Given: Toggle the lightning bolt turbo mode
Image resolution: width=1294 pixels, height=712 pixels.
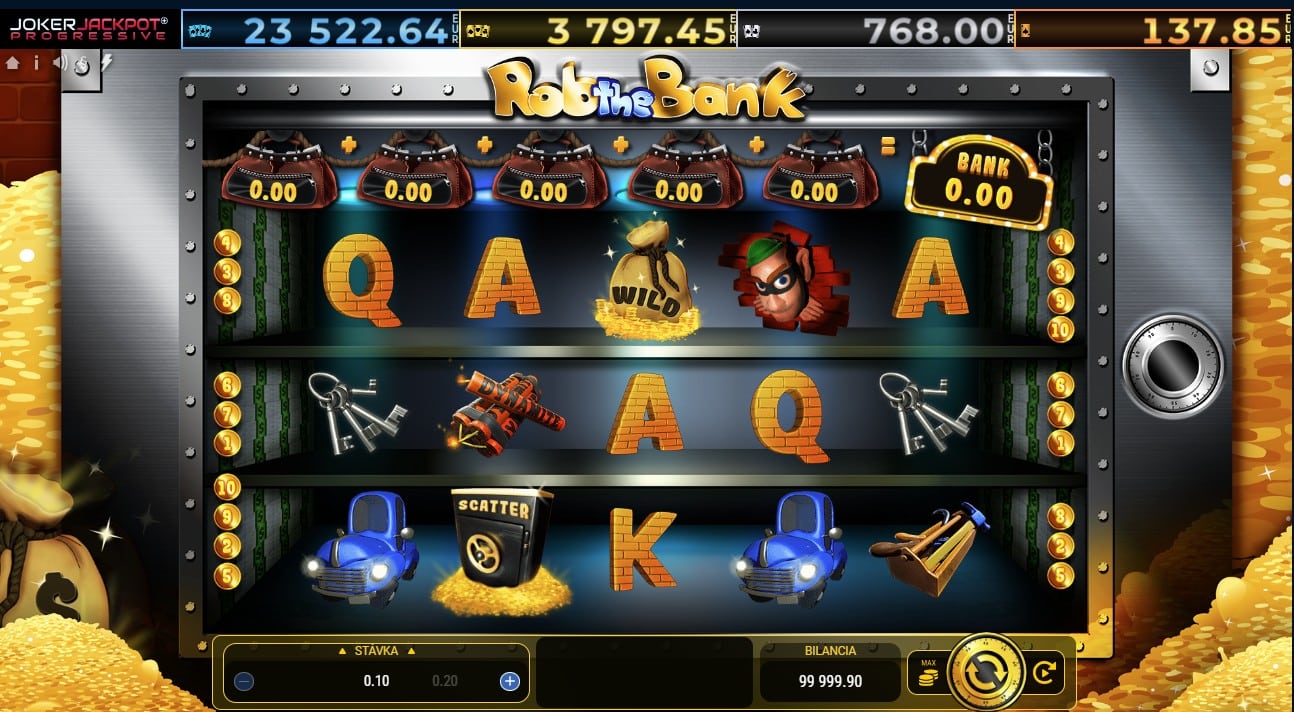Looking at the screenshot, I should pyautogui.click(x=107, y=62).
